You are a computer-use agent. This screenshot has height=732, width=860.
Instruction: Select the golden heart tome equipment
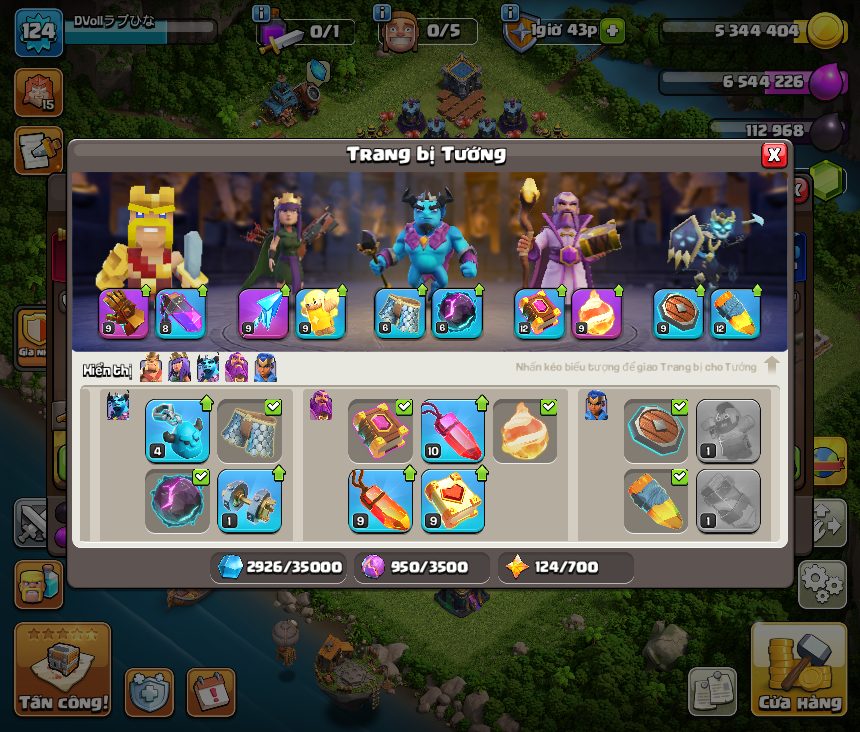pos(453,500)
